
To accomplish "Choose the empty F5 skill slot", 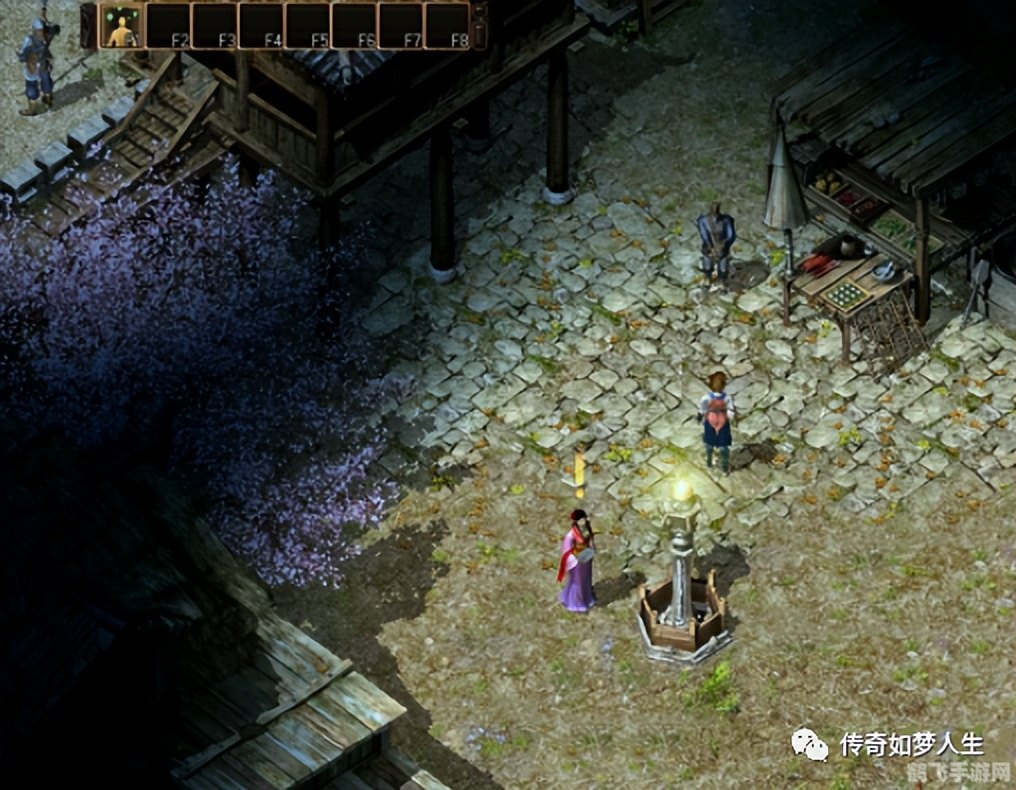I will 307,26.
